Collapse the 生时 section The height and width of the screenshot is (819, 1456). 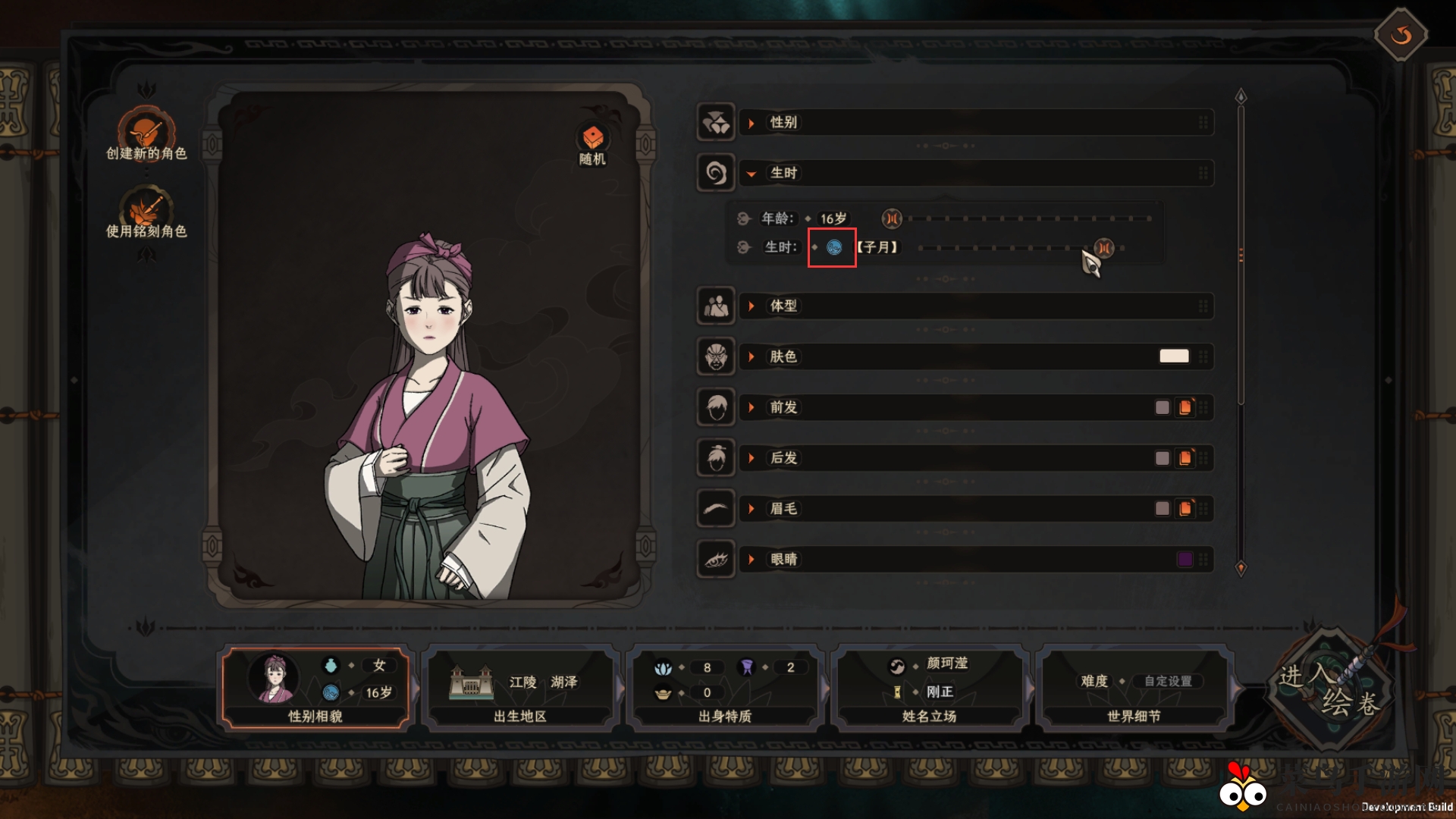(783, 174)
